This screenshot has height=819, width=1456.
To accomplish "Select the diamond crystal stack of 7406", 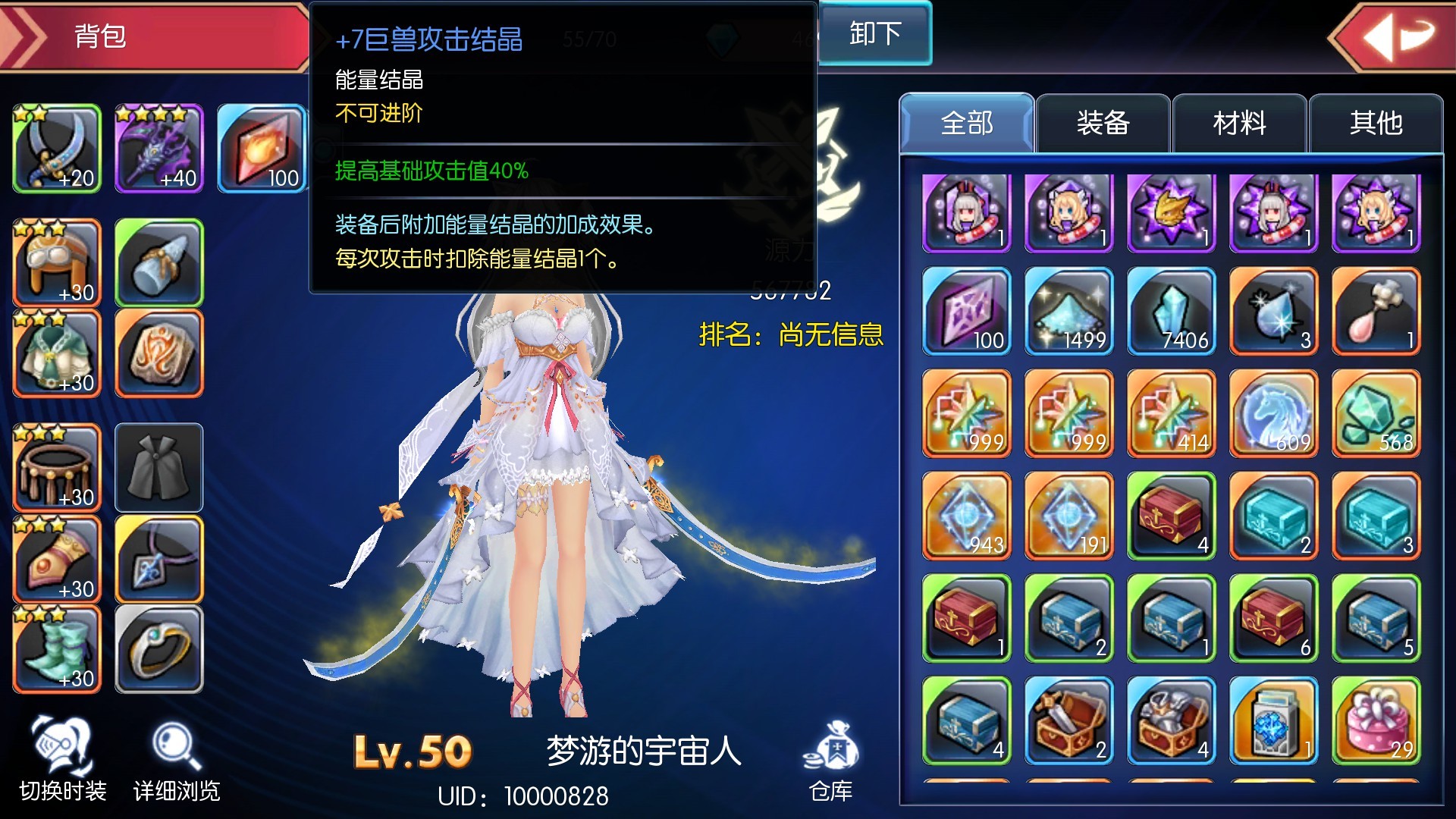I will pyautogui.click(x=1170, y=311).
